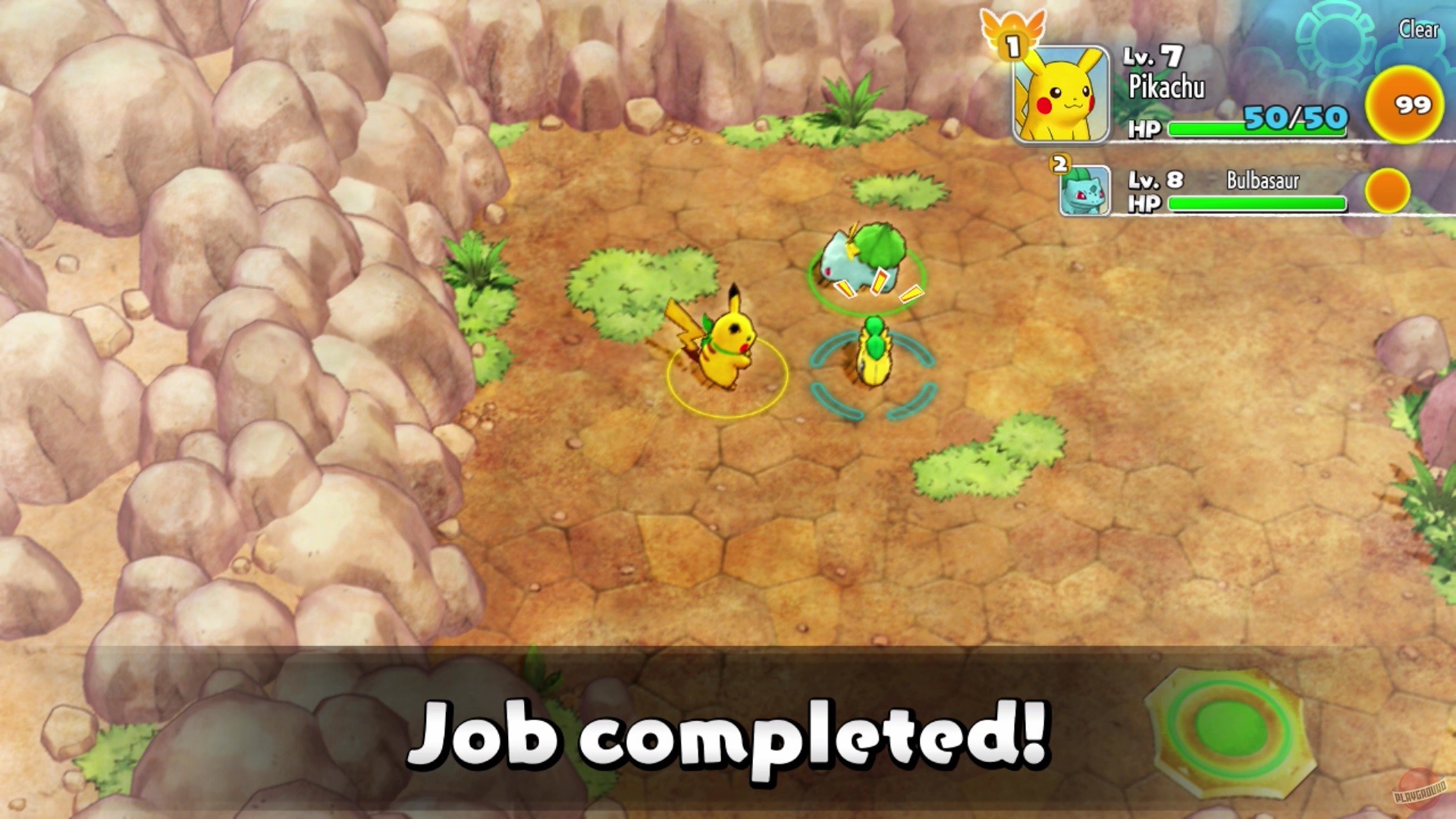Click the blue target reticle on the partner Pokemon
Screen dimensions: 1456x819
point(872,375)
